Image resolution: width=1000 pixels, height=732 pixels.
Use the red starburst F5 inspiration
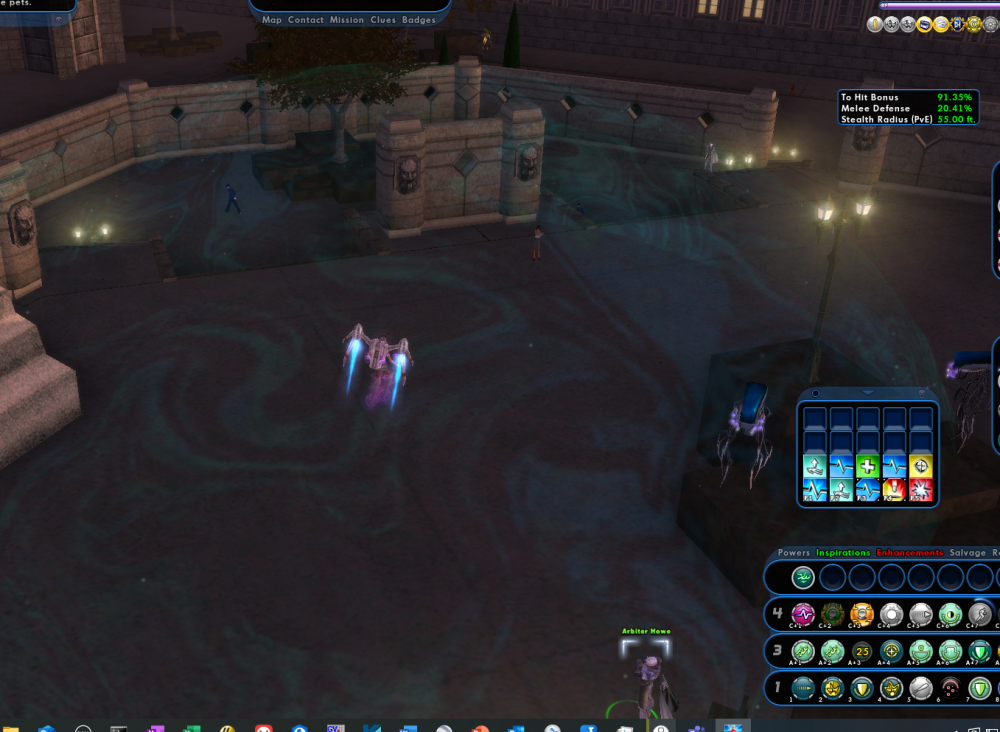click(894, 490)
